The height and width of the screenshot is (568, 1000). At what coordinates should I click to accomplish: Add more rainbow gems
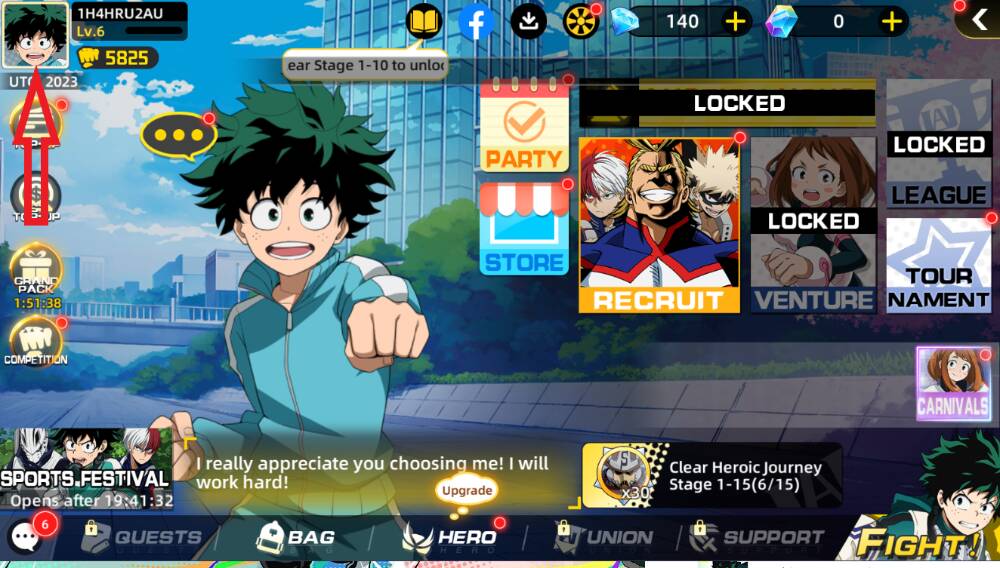[892, 21]
